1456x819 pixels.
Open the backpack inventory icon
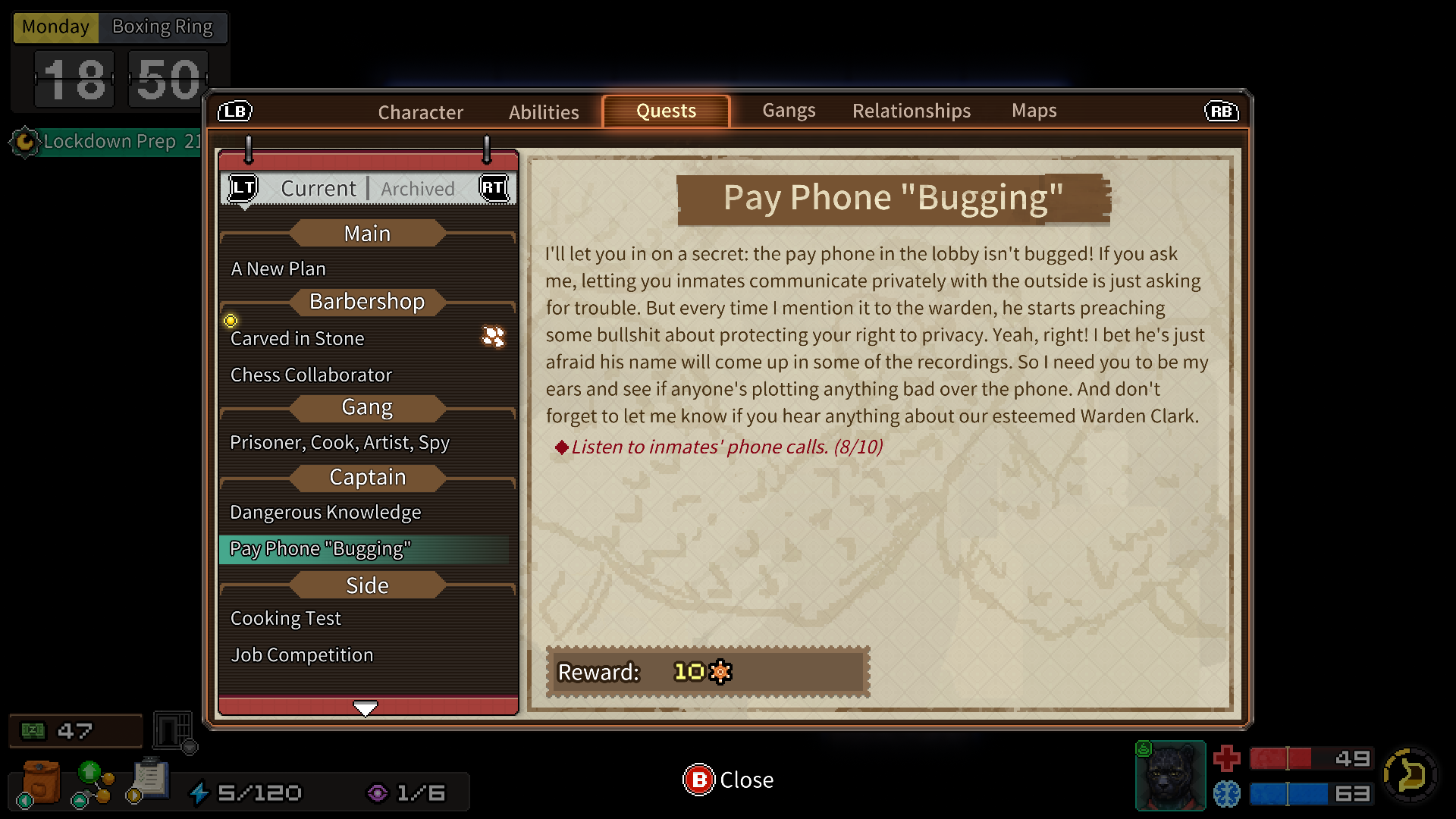click(x=41, y=783)
